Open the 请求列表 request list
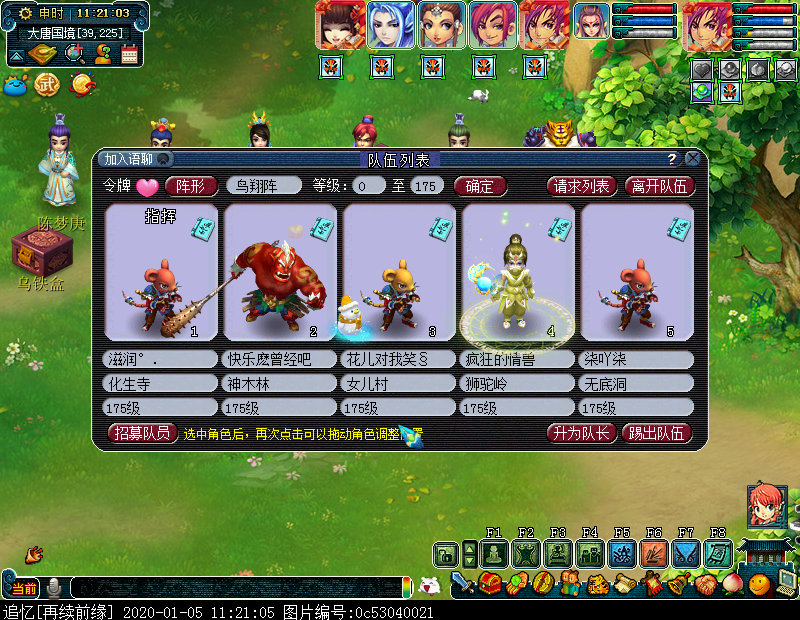The image size is (800, 620). click(581, 185)
